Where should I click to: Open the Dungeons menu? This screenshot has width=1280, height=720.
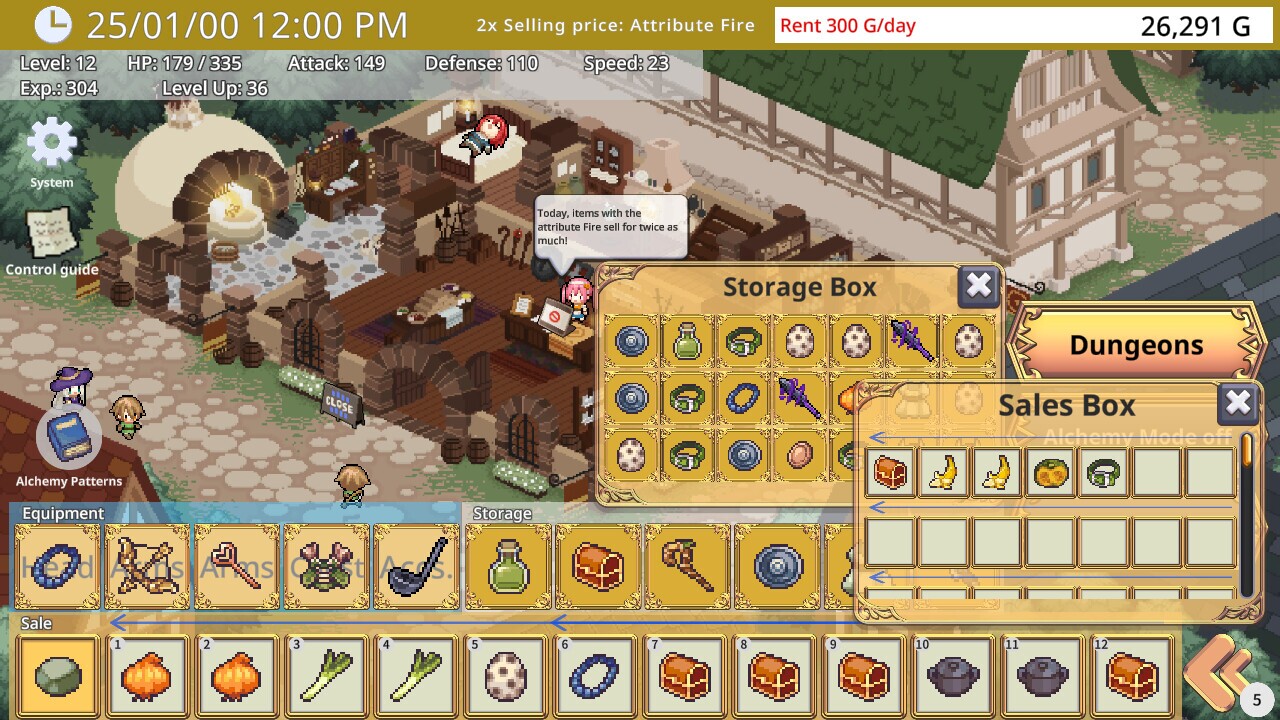tap(1136, 345)
